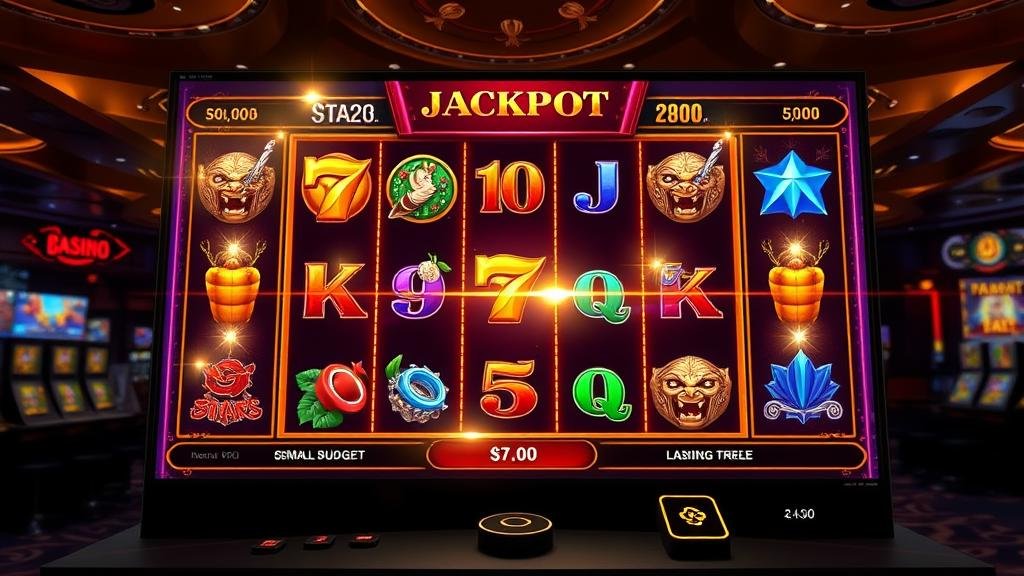Choose the LASING TRELE option
The height and width of the screenshot is (576, 1024).
click(709, 455)
